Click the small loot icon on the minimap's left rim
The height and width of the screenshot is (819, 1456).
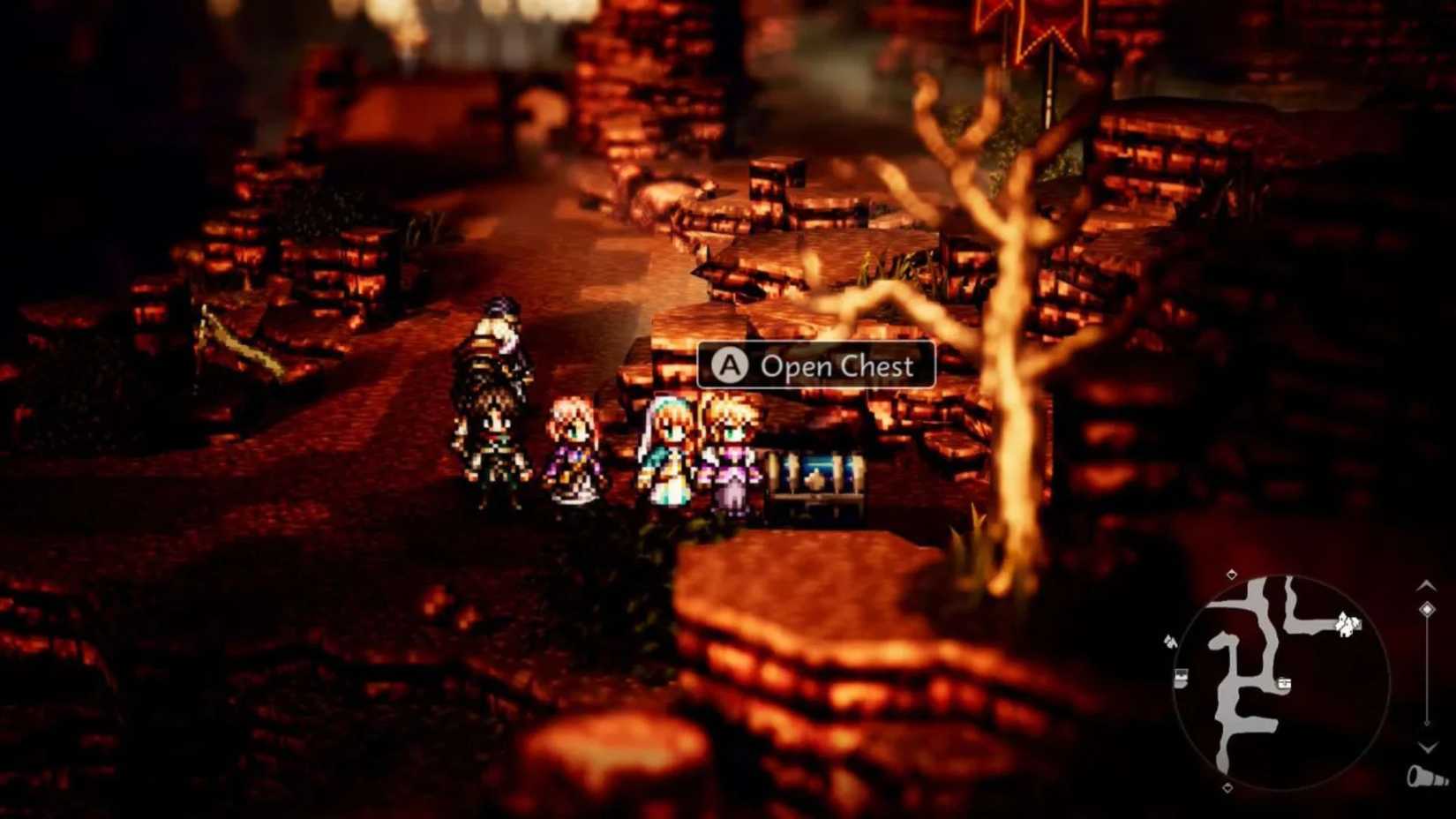[1170, 641]
